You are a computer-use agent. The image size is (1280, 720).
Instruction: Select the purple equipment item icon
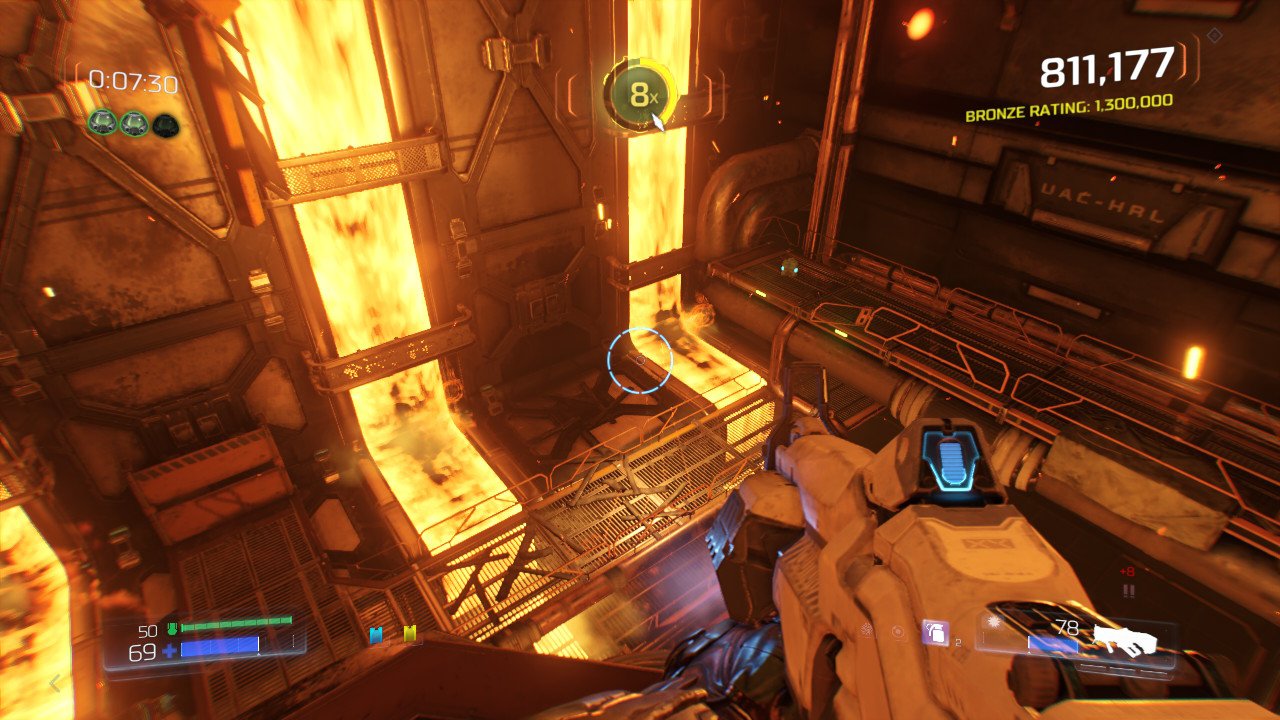(x=935, y=632)
